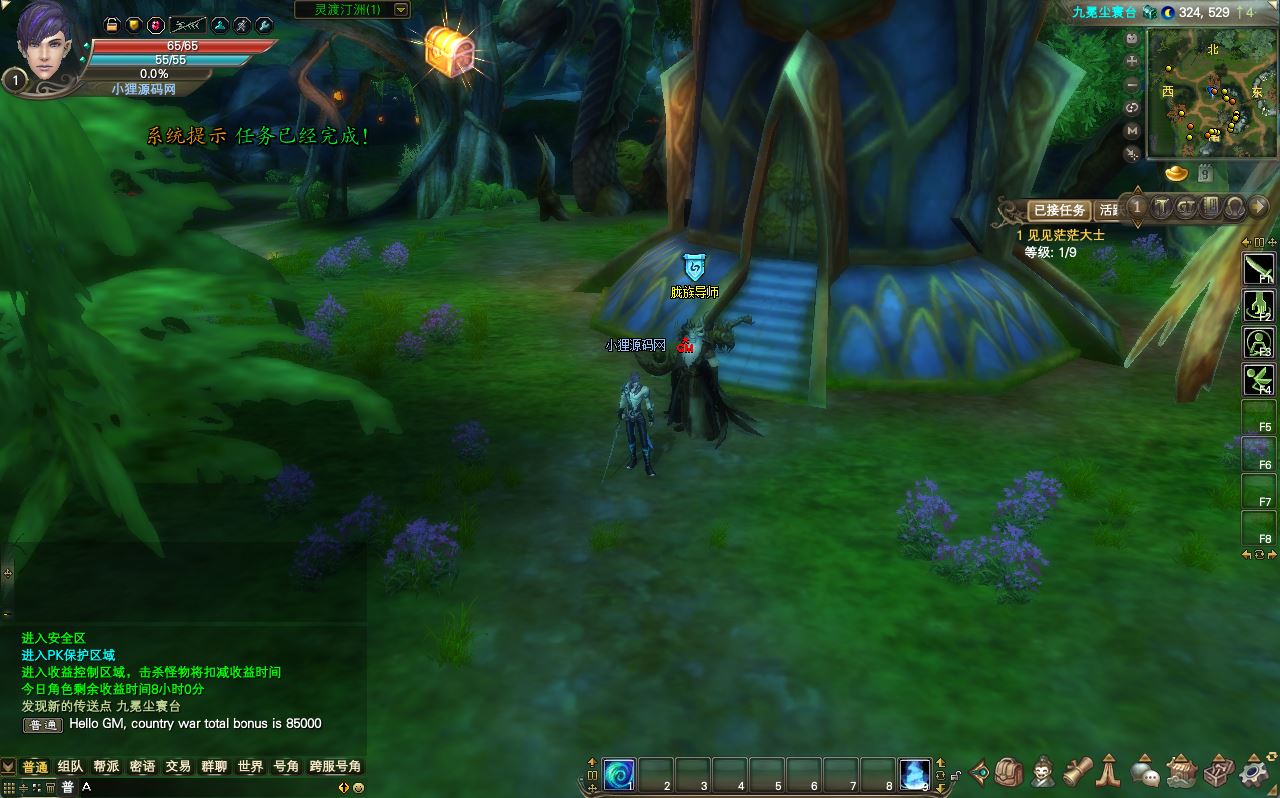Open the scroll icon in the bottom menu

(1076, 772)
